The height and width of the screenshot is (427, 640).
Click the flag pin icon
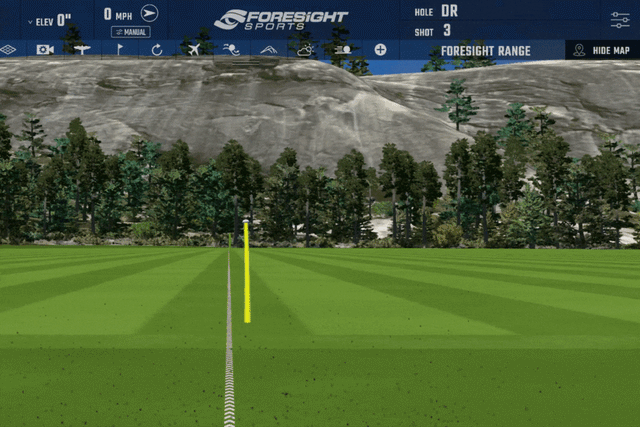point(120,49)
